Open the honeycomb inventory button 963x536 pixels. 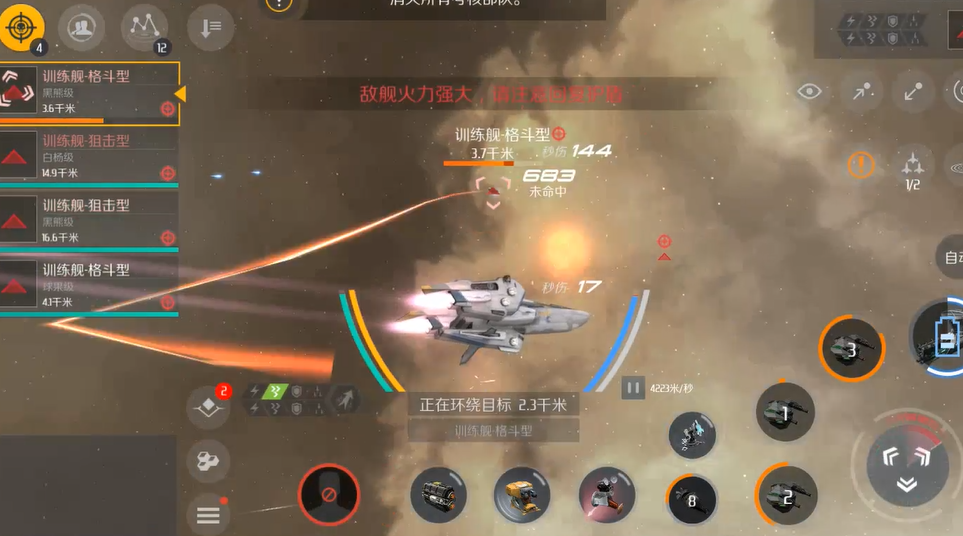tap(208, 461)
